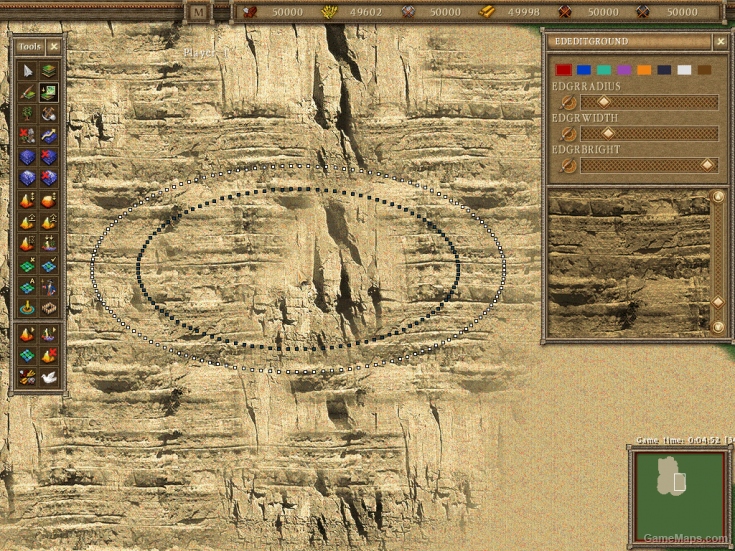Image resolution: width=735 pixels, height=551 pixels.
Task: Choose the white color swatch
Action: [684, 70]
